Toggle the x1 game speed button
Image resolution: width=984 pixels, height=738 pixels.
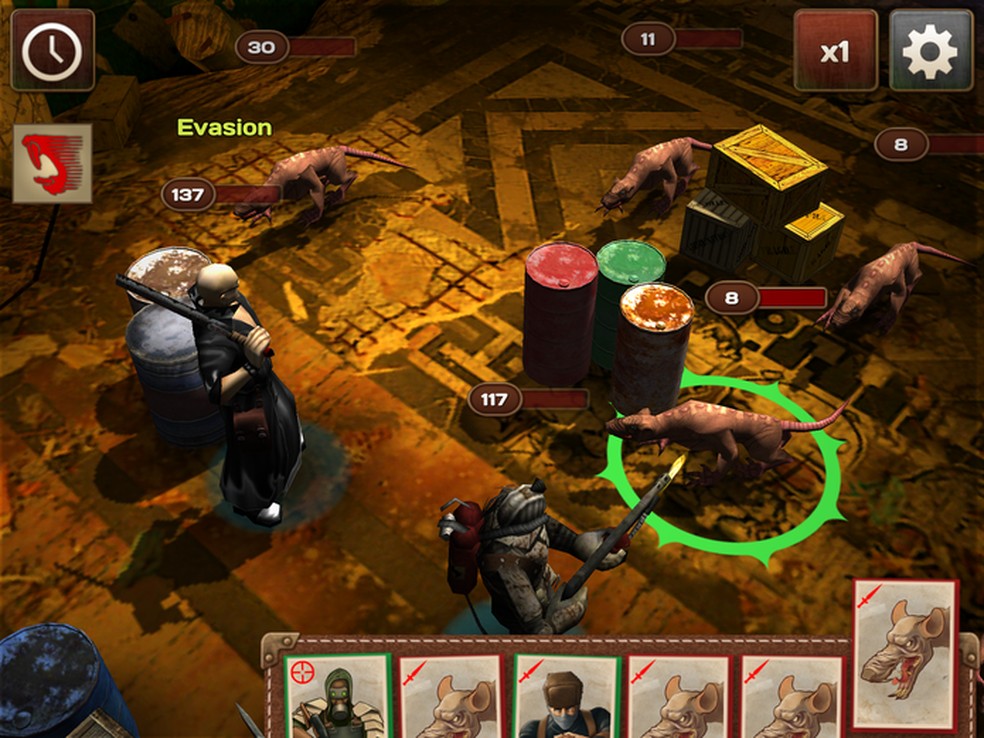[835, 51]
